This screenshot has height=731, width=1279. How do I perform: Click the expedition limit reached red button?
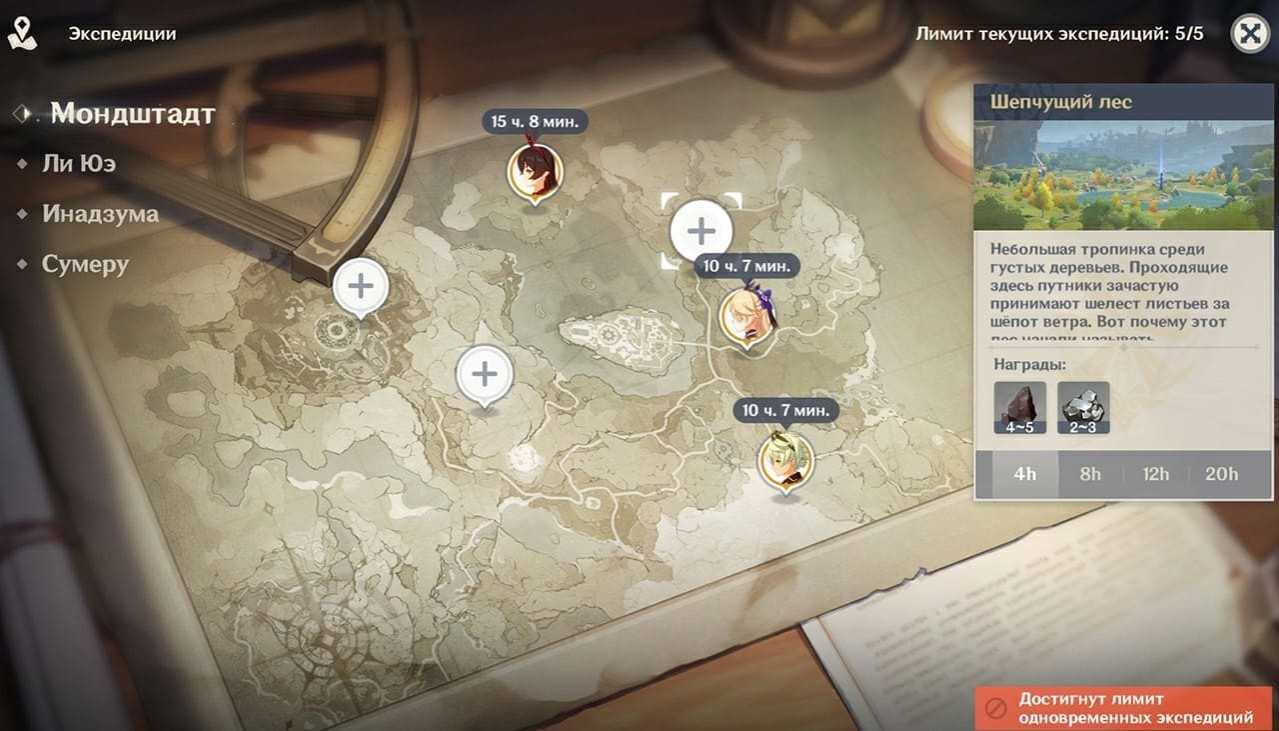point(1124,708)
